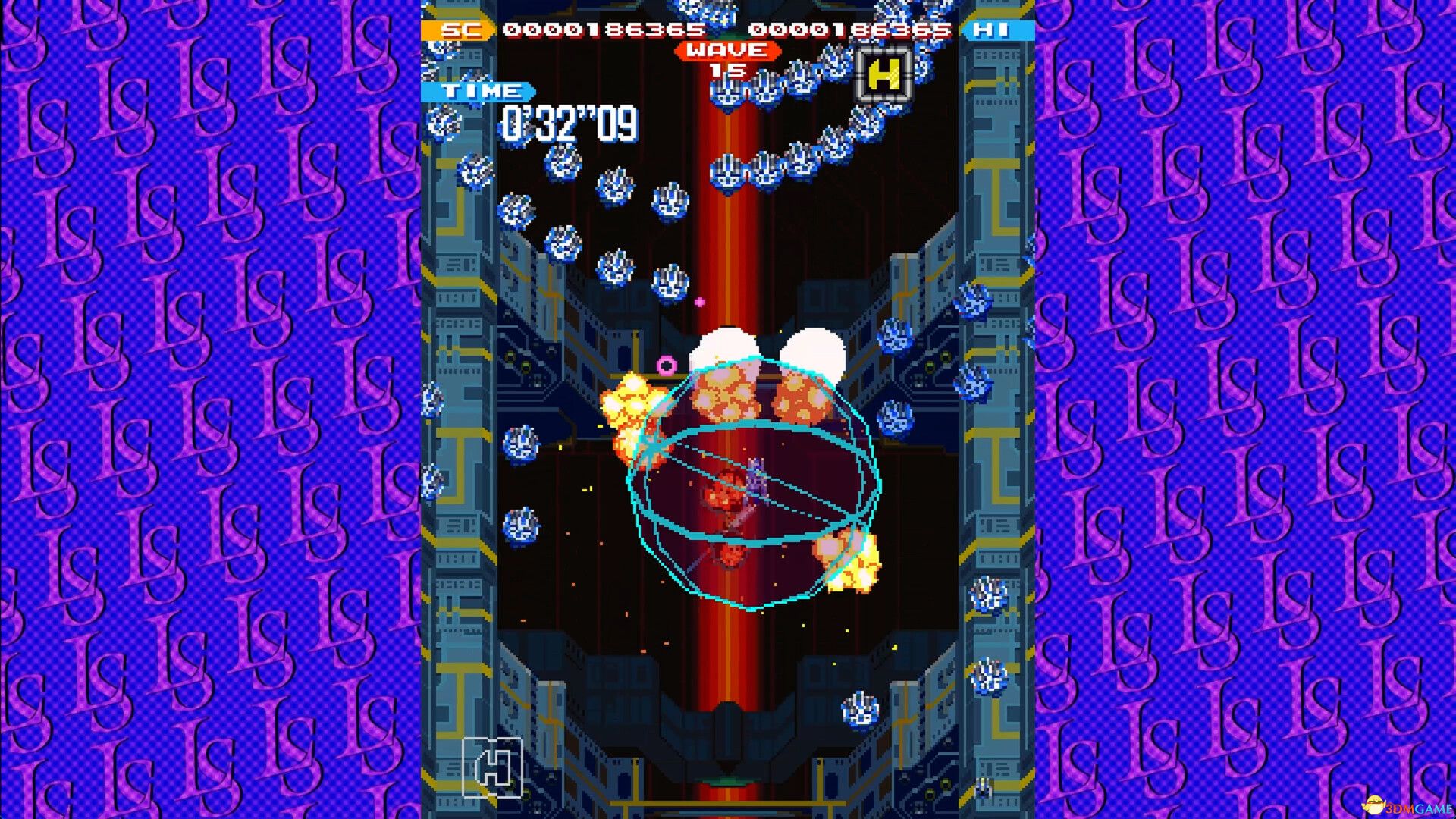Screen dimensions: 1456x819
Task: Select the blue TIME label banner
Action: (478, 91)
